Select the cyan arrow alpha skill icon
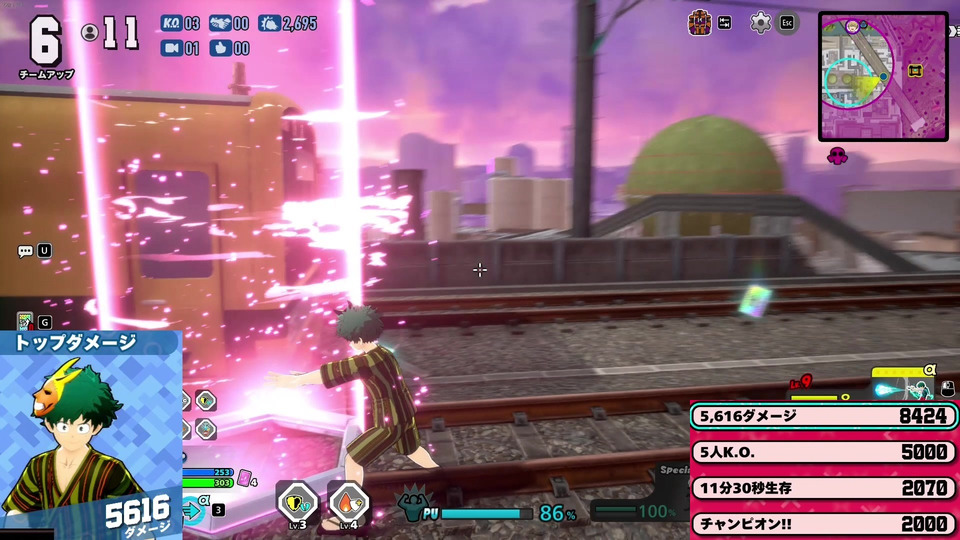The image size is (960, 540). [x=194, y=510]
